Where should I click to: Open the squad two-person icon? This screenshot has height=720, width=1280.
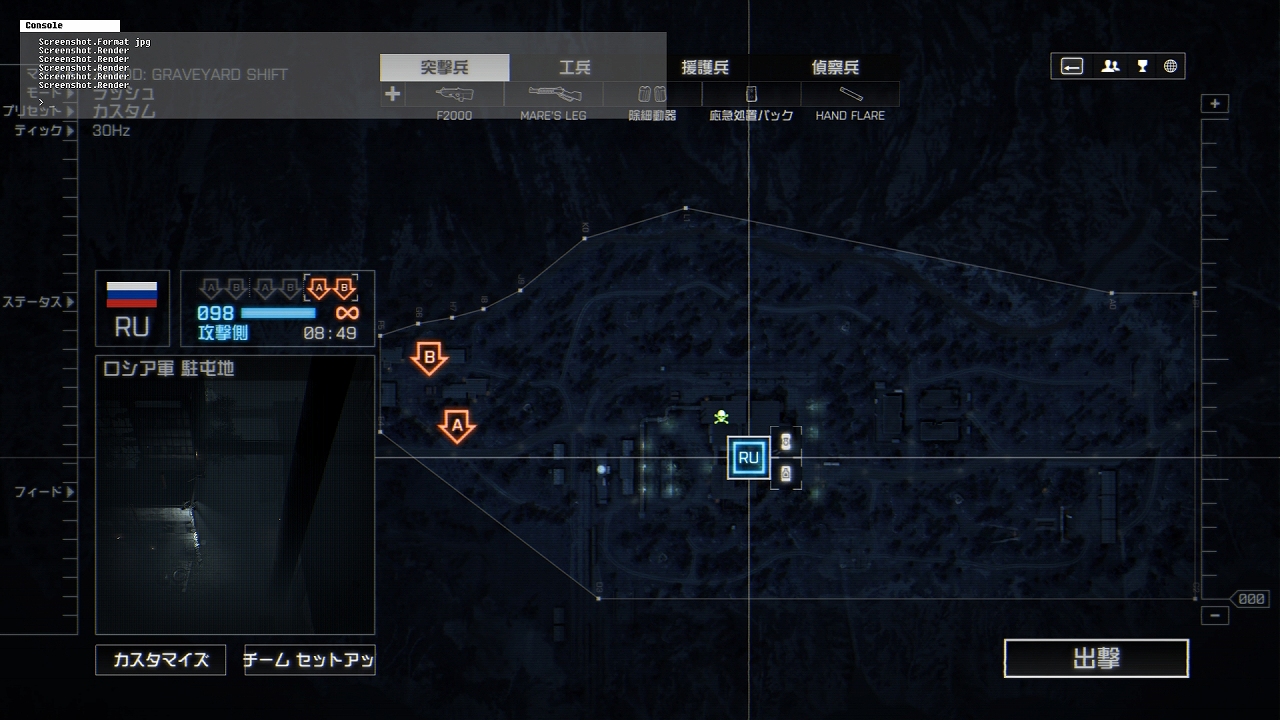pos(1110,67)
